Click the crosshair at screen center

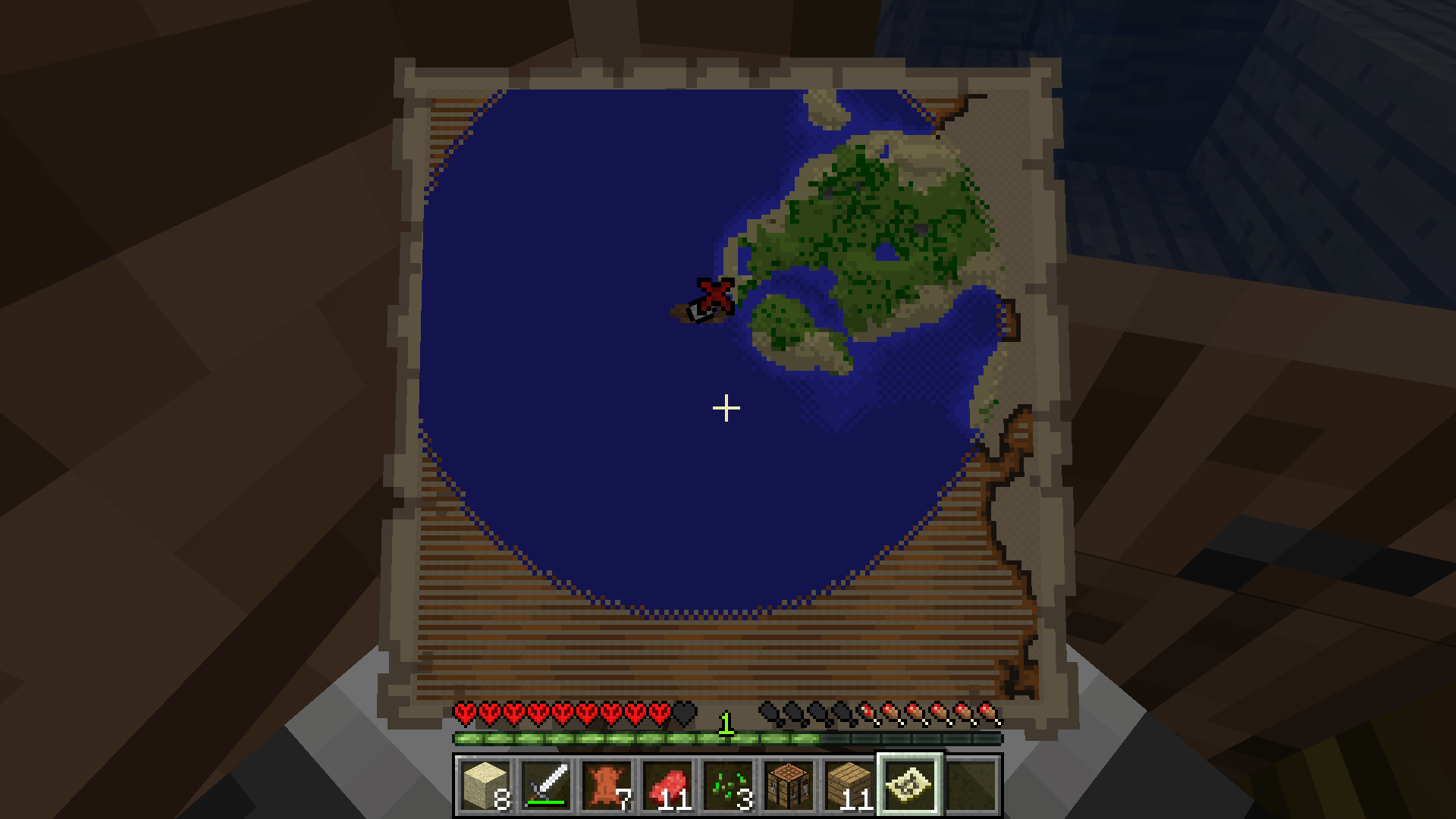pyautogui.click(x=726, y=408)
